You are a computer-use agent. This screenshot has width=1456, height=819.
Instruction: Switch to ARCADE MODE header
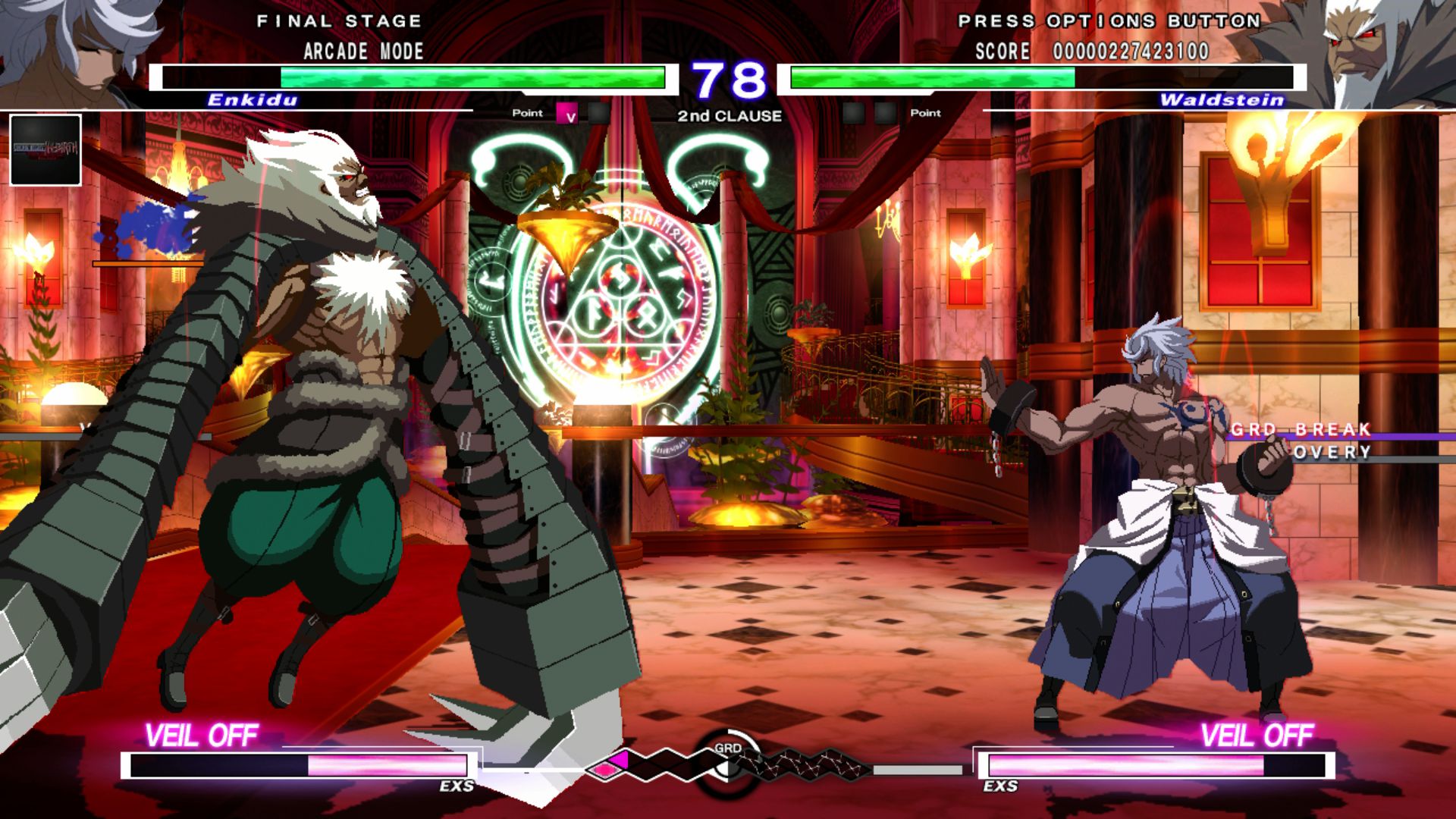pos(362,52)
